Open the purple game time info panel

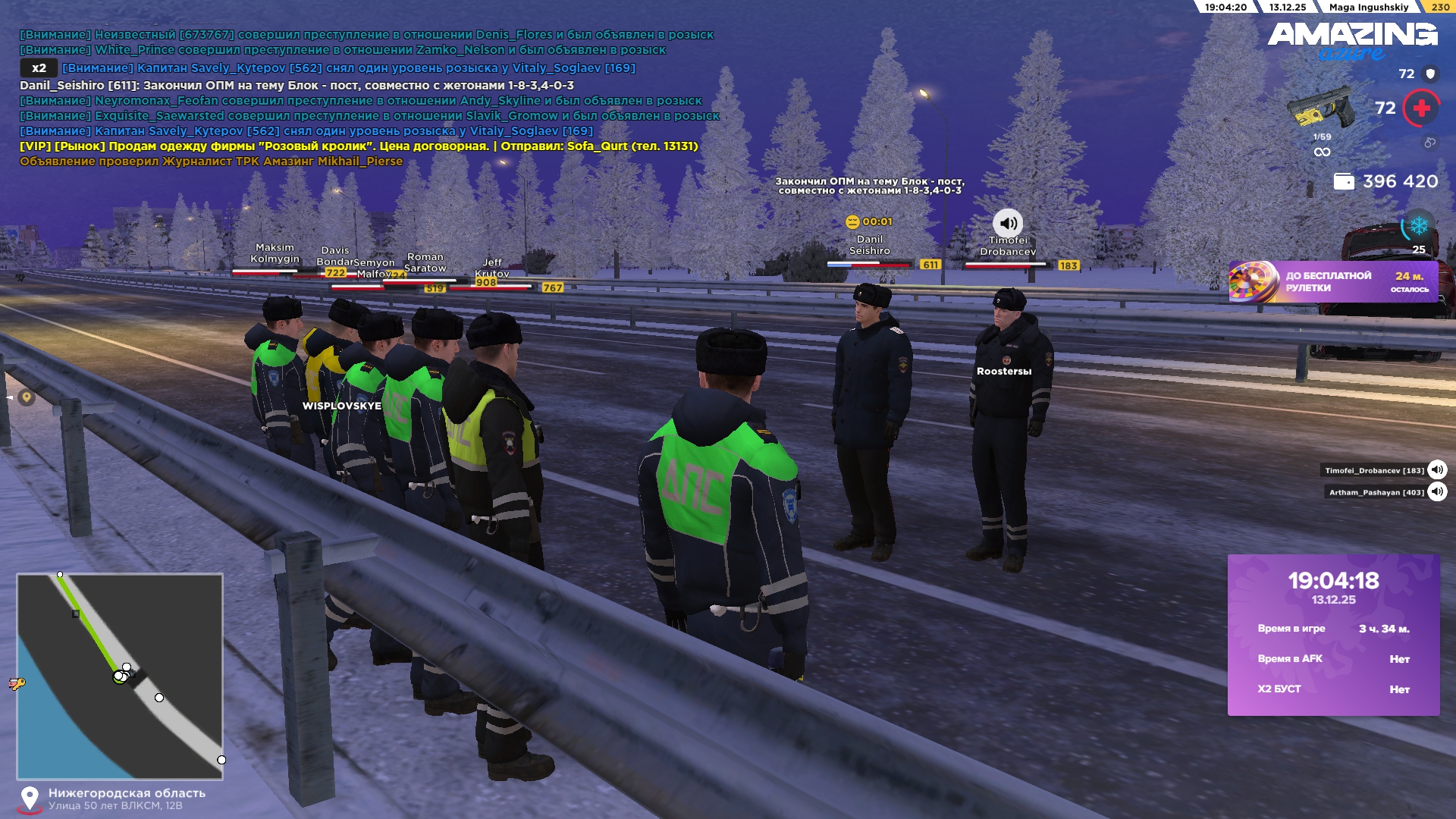tap(1333, 635)
